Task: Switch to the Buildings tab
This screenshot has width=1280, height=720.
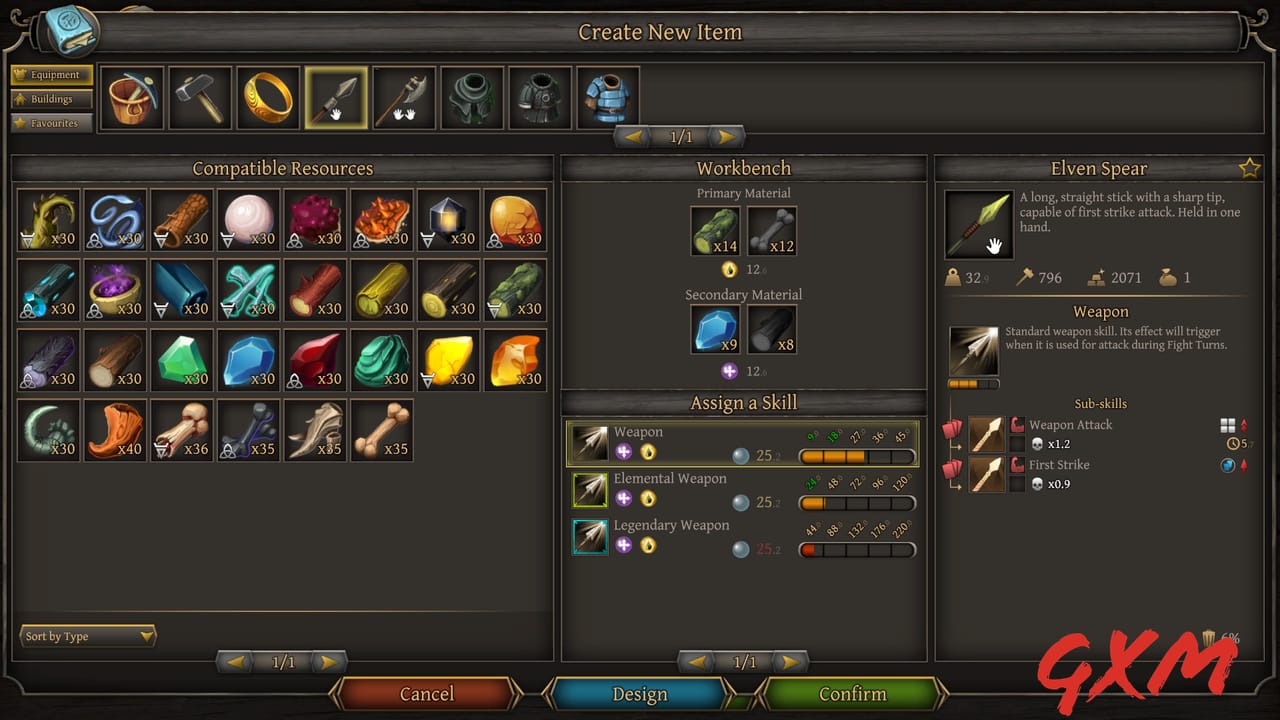Action: pos(52,99)
